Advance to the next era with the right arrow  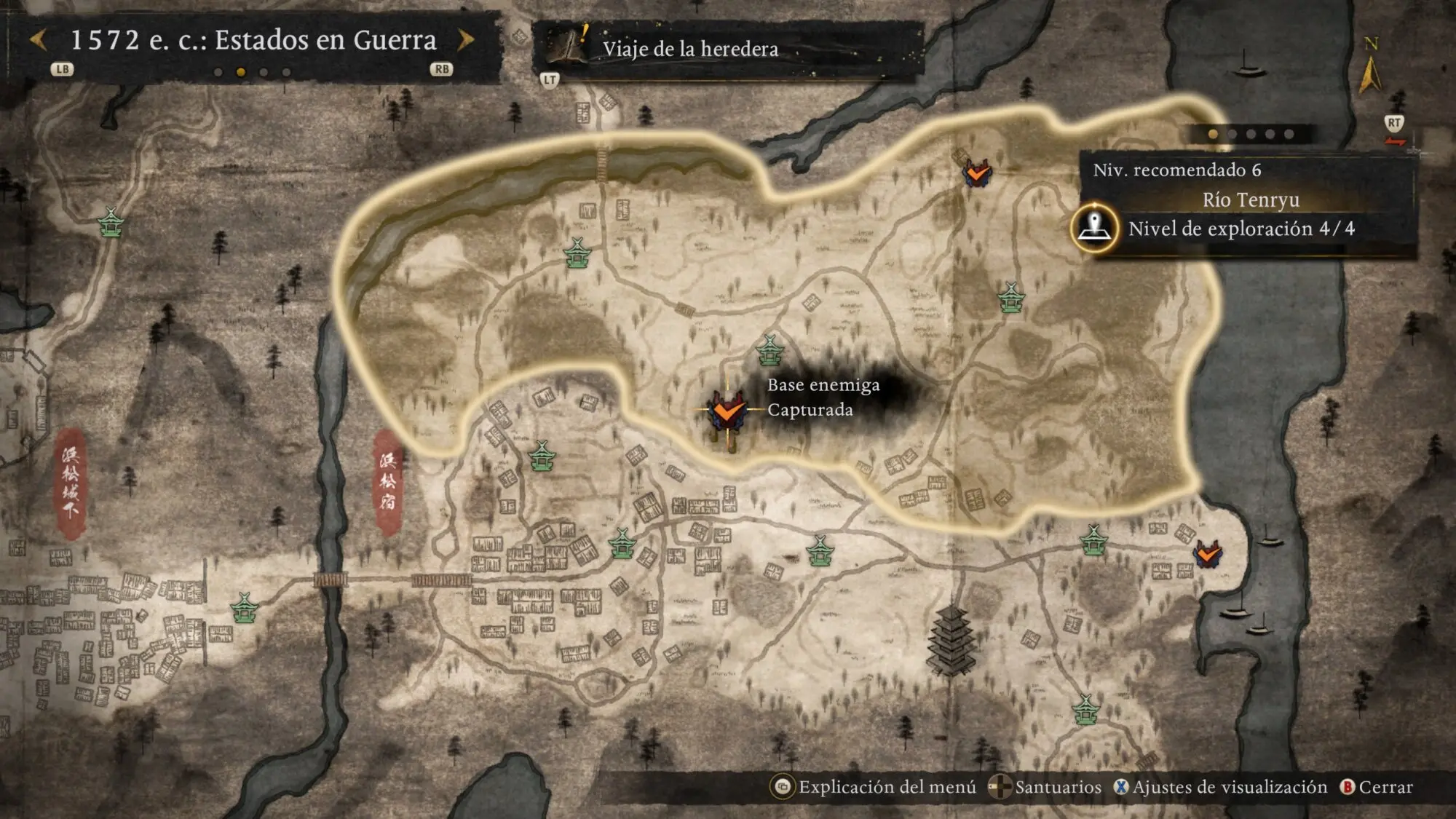click(x=465, y=40)
